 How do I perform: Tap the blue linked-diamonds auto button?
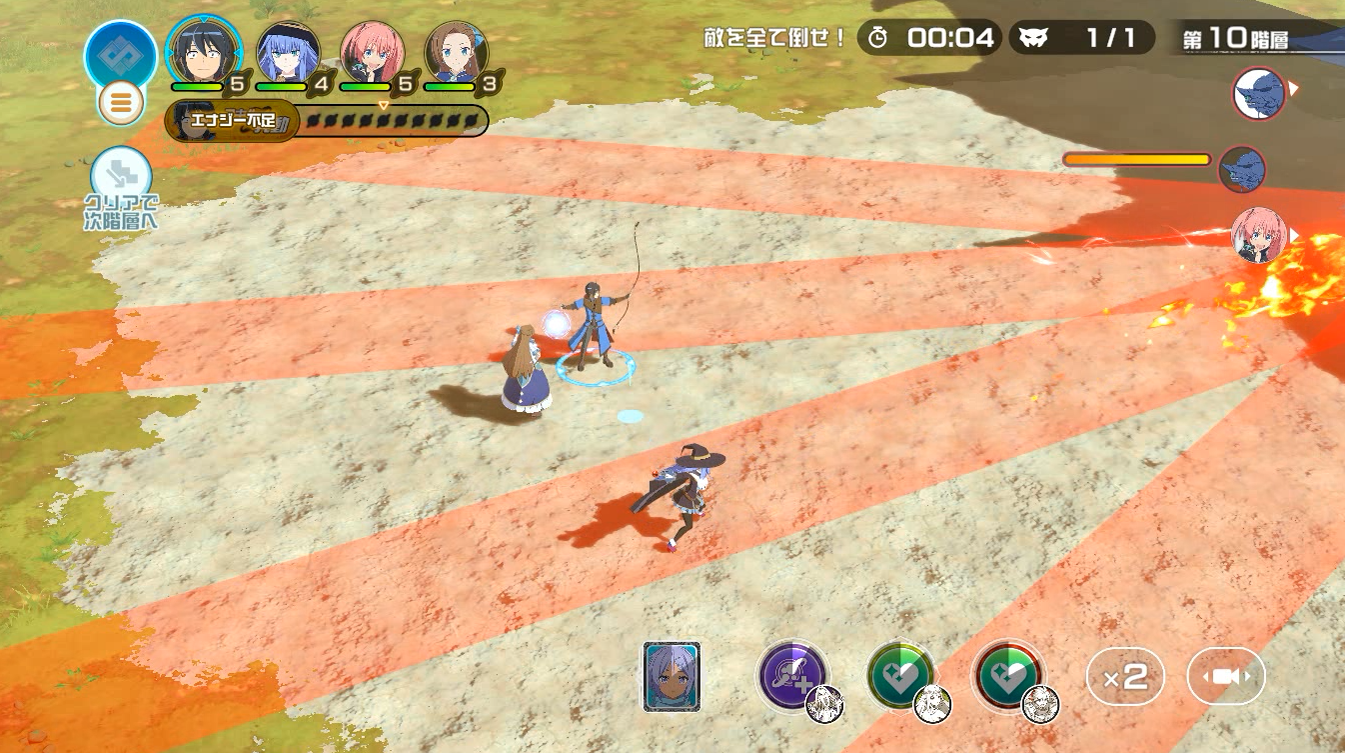coord(121,53)
